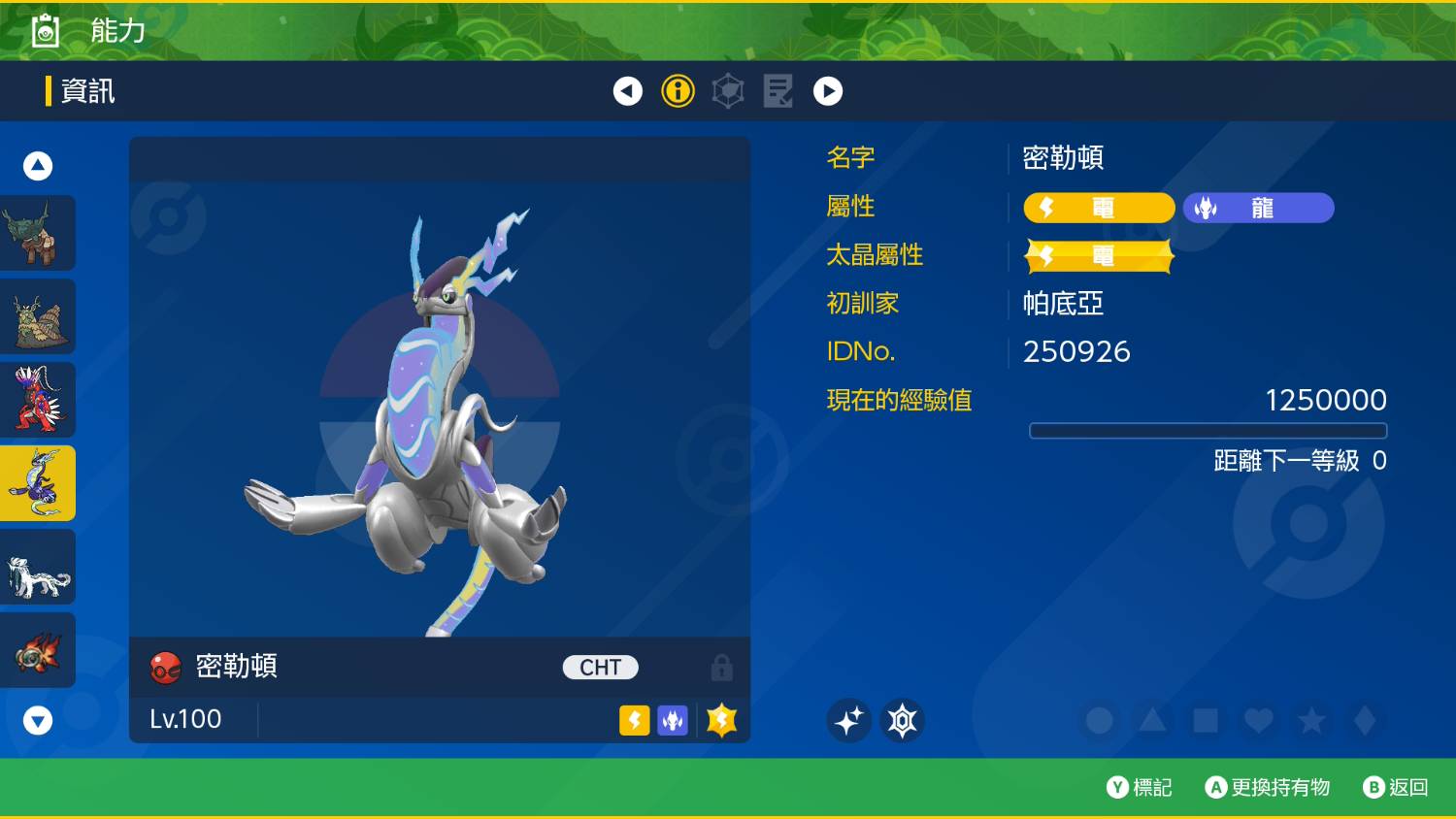
Task: Click the shiny sparkle icon
Action: pyautogui.click(x=848, y=720)
